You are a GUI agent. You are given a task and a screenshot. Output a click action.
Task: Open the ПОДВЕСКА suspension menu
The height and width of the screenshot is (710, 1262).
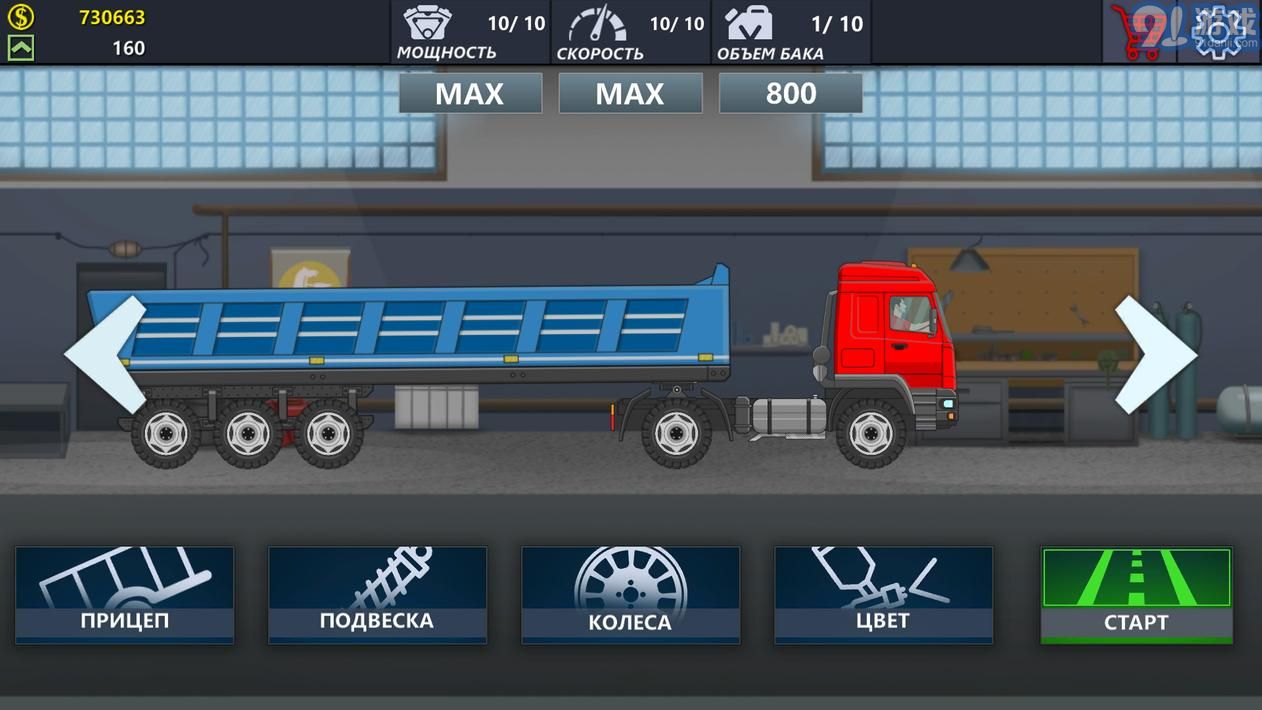[x=377, y=594]
